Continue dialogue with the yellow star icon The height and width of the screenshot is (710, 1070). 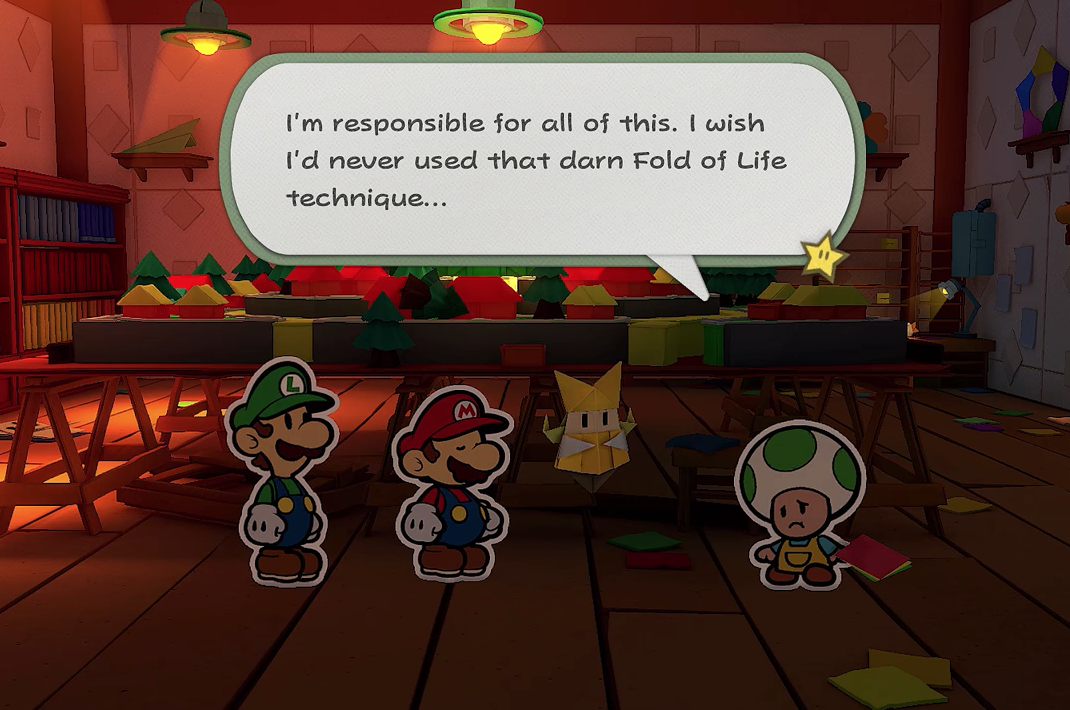point(822,256)
